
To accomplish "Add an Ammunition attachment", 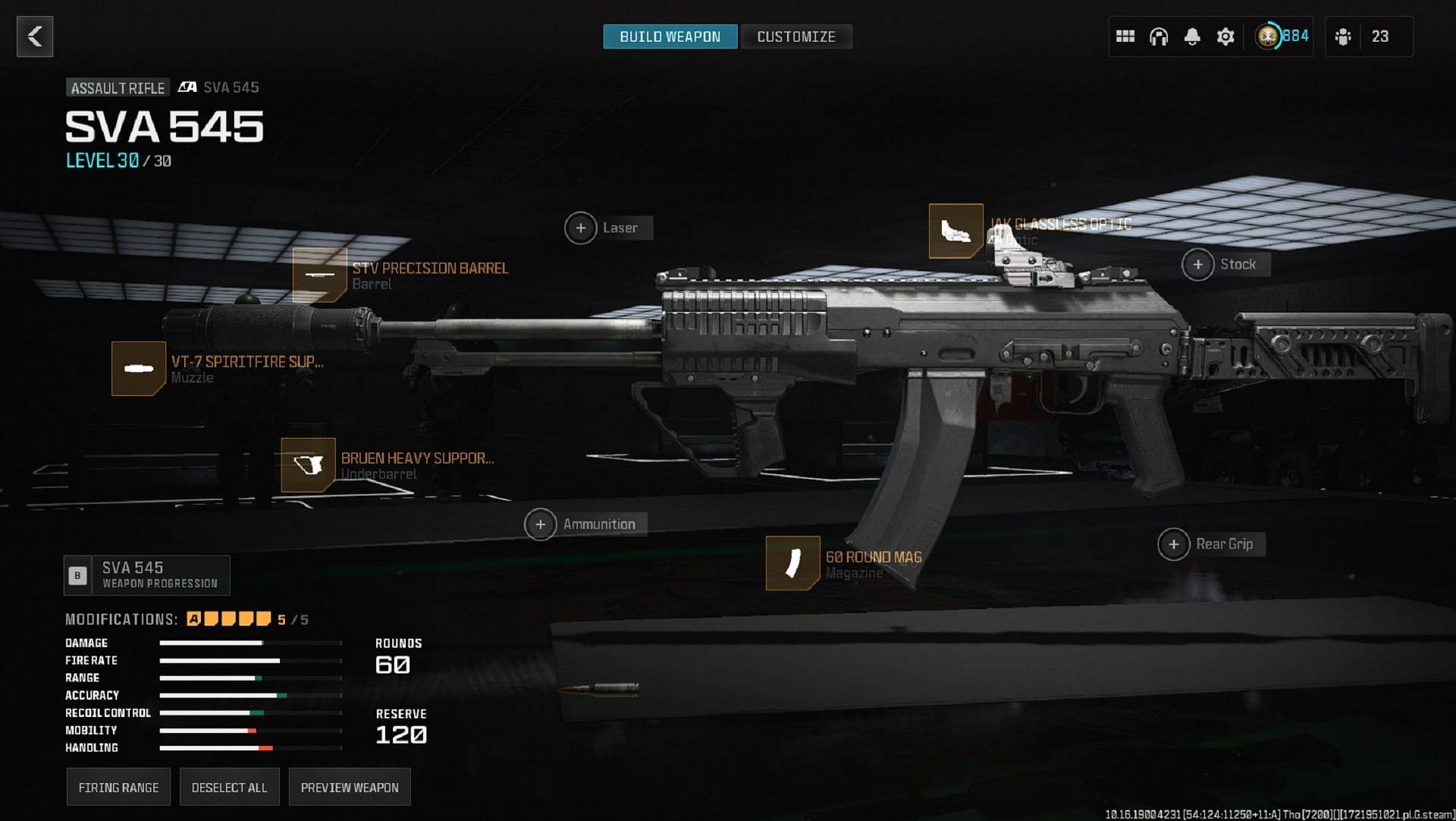I will [541, 524].
